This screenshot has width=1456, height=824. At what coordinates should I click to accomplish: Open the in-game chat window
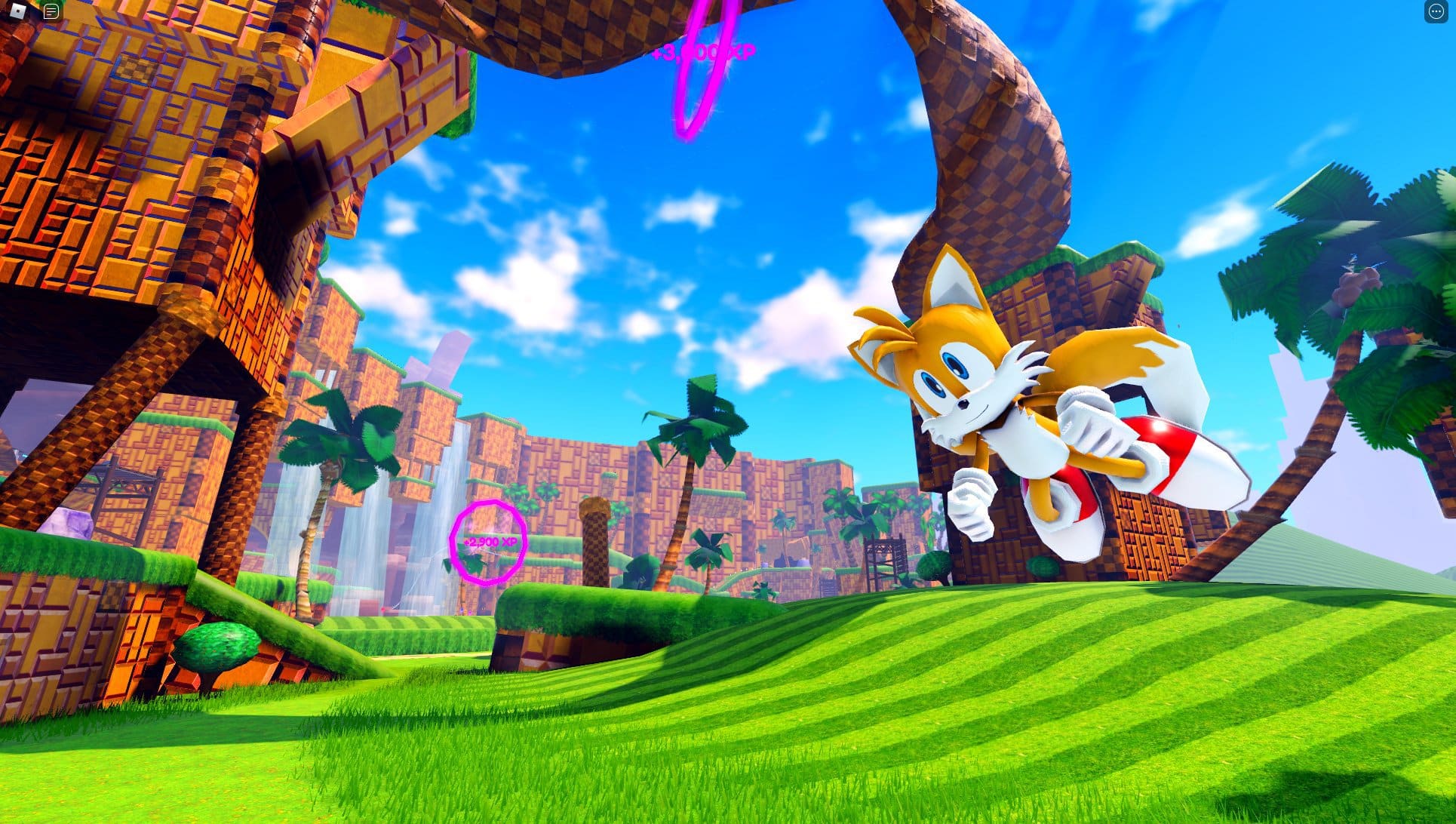[x=51, y=11]
